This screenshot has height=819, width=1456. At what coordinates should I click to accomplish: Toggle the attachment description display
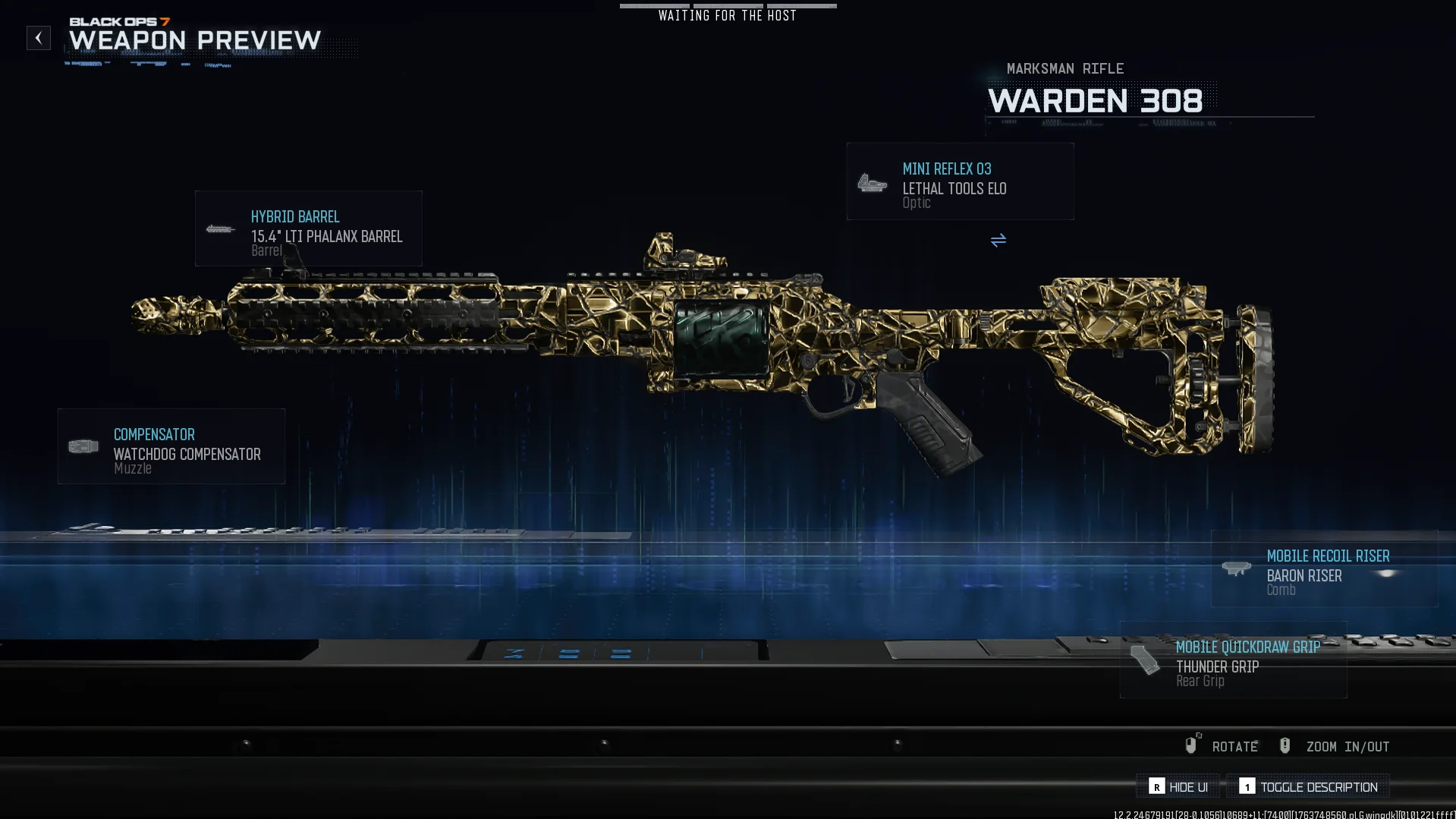coord(1319,787)
